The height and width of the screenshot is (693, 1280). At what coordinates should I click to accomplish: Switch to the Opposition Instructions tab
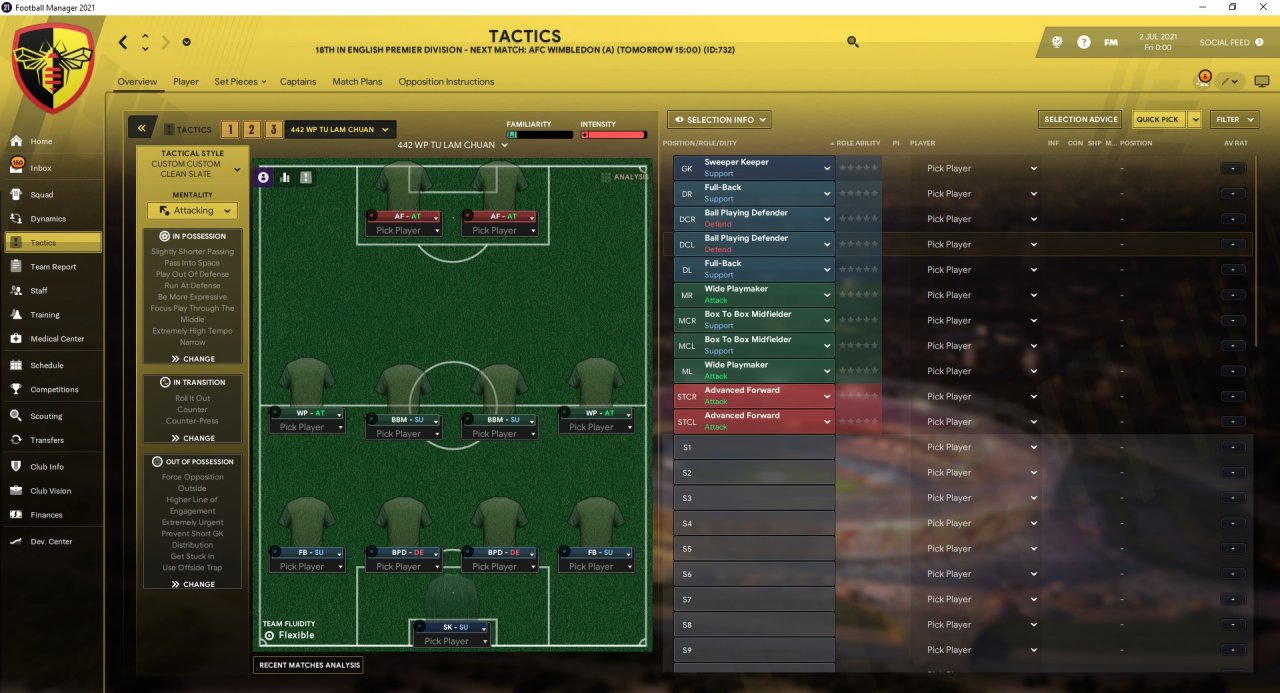[446, 82]
